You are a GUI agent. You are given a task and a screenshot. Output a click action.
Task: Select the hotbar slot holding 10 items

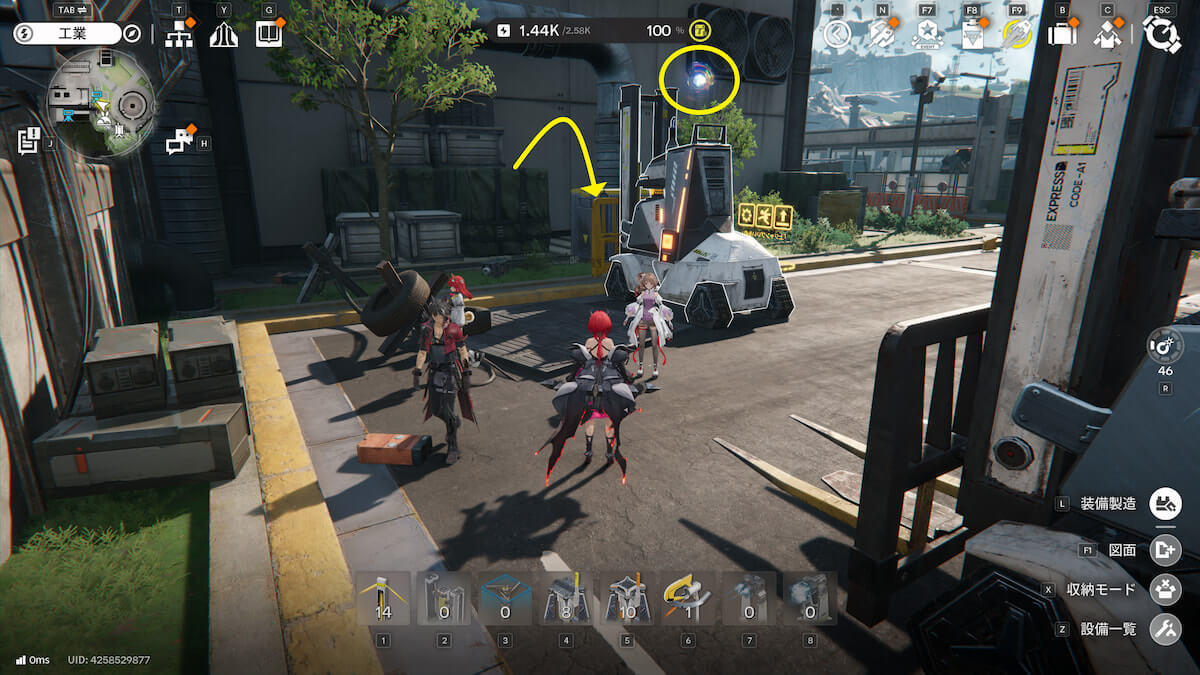pos(627,599)
